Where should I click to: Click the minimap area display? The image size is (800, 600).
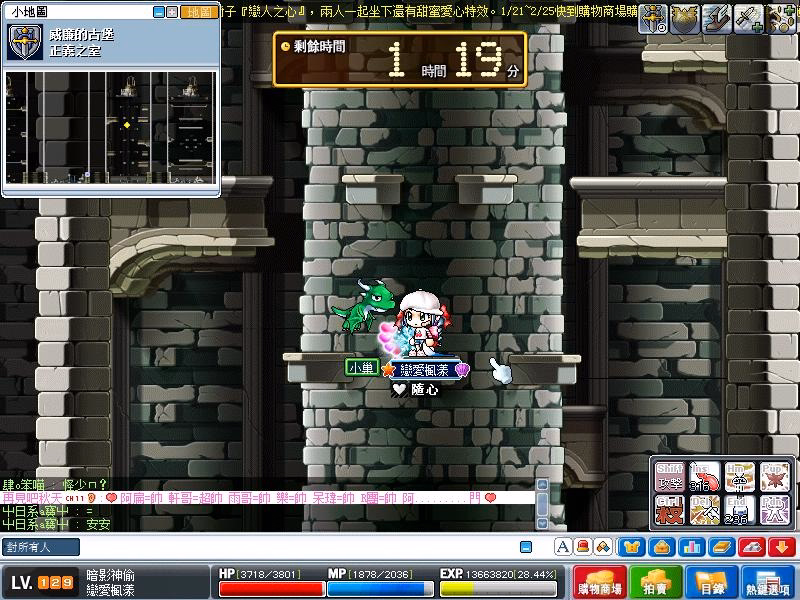(110, 127)
